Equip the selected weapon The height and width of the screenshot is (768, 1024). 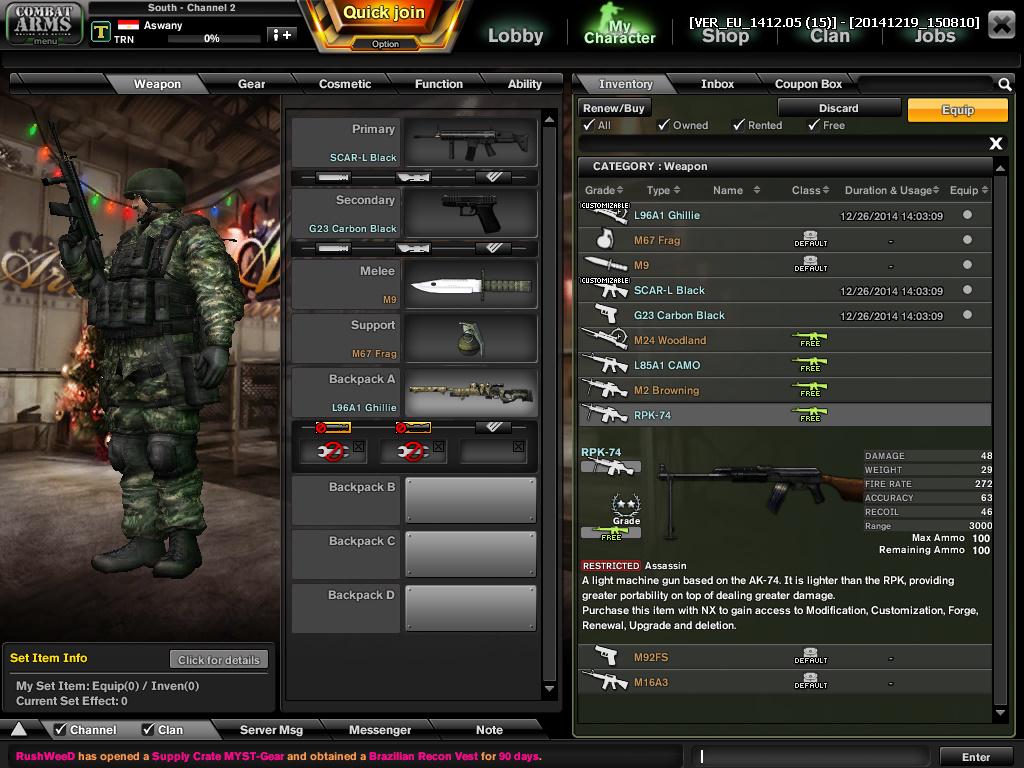coord(957,110)
